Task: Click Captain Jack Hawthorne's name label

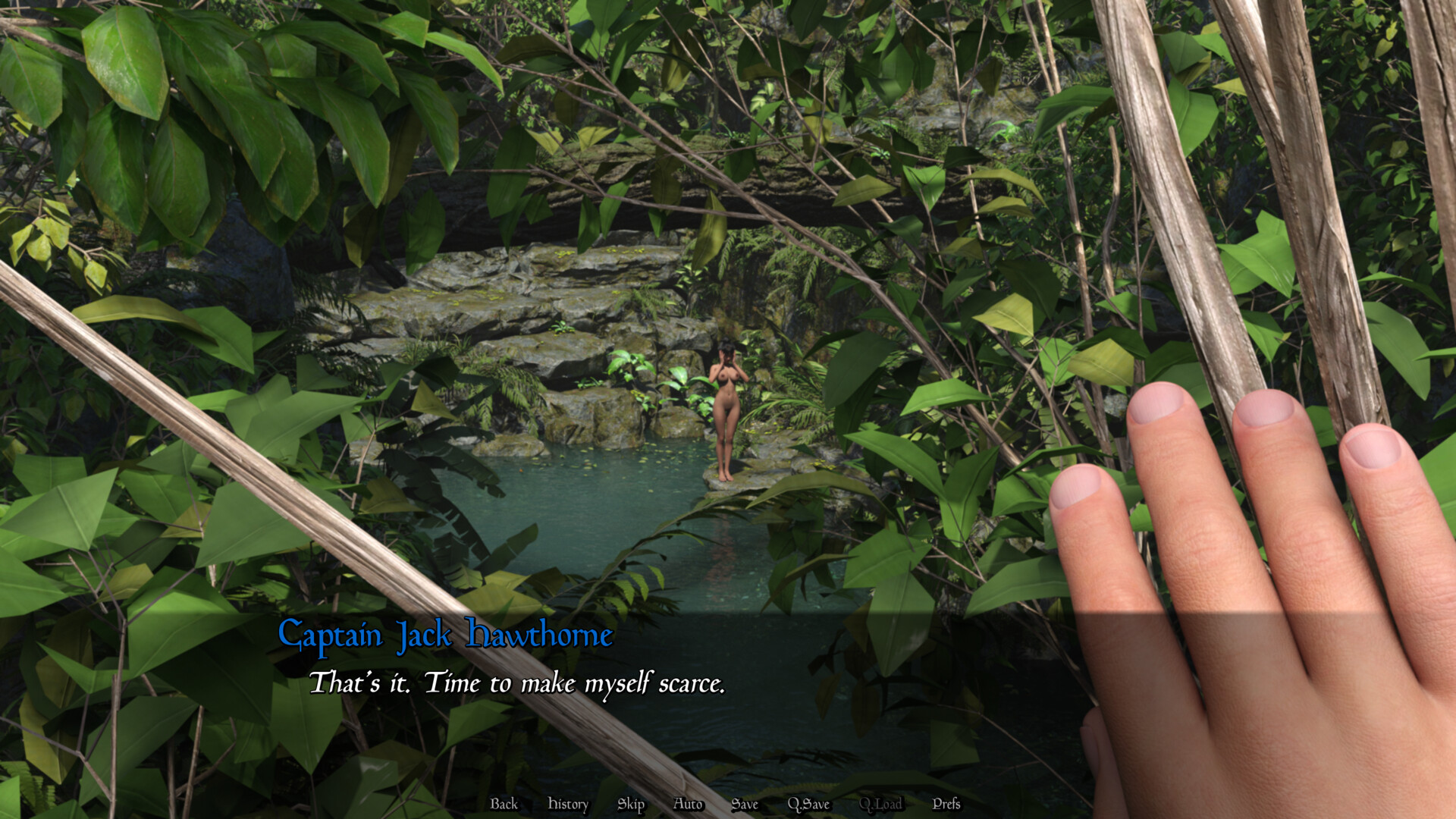Action: pyautogui.click(x=446, y=636)
